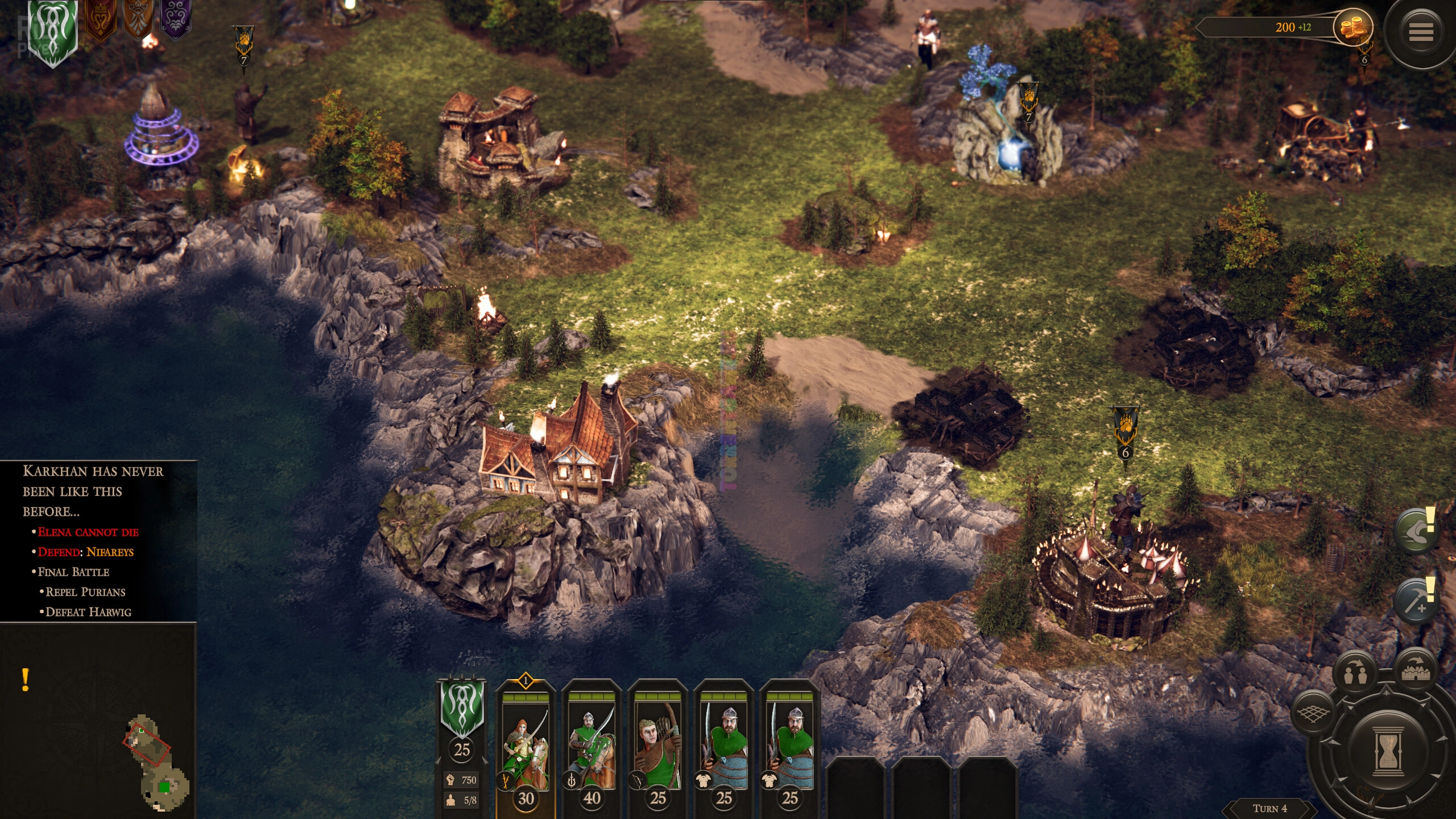Click the yellow exclamation mark alert

tap(25, 680)
